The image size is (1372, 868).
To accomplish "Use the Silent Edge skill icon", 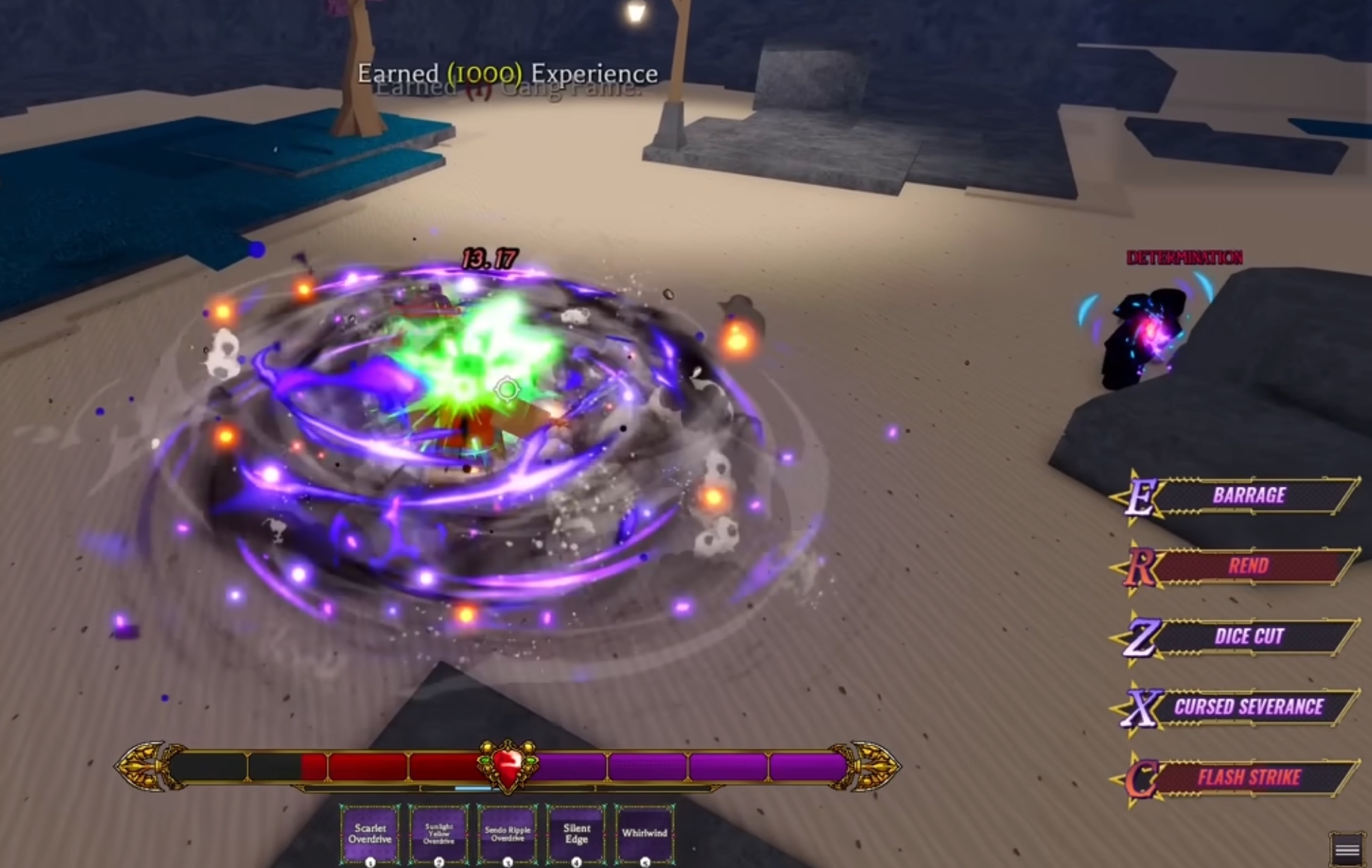I will click(x=577, y=836).
